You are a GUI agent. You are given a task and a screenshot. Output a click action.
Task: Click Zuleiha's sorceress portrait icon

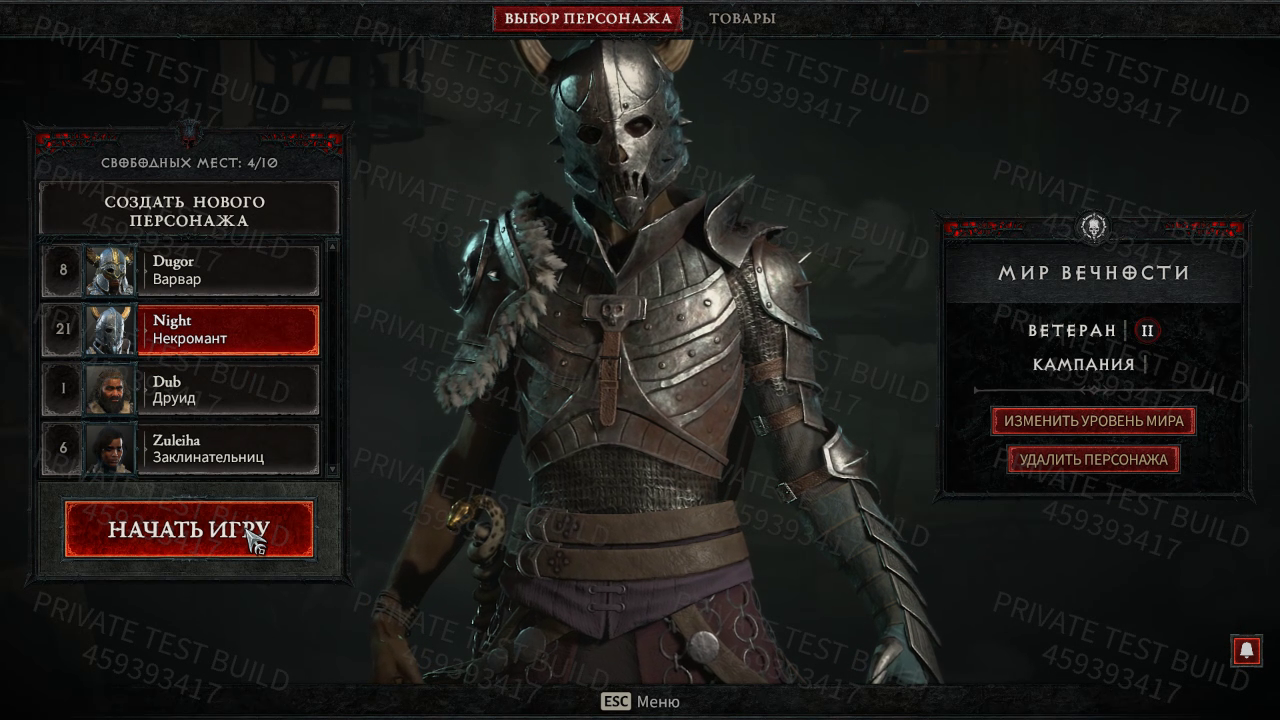(x=111, y=448)
